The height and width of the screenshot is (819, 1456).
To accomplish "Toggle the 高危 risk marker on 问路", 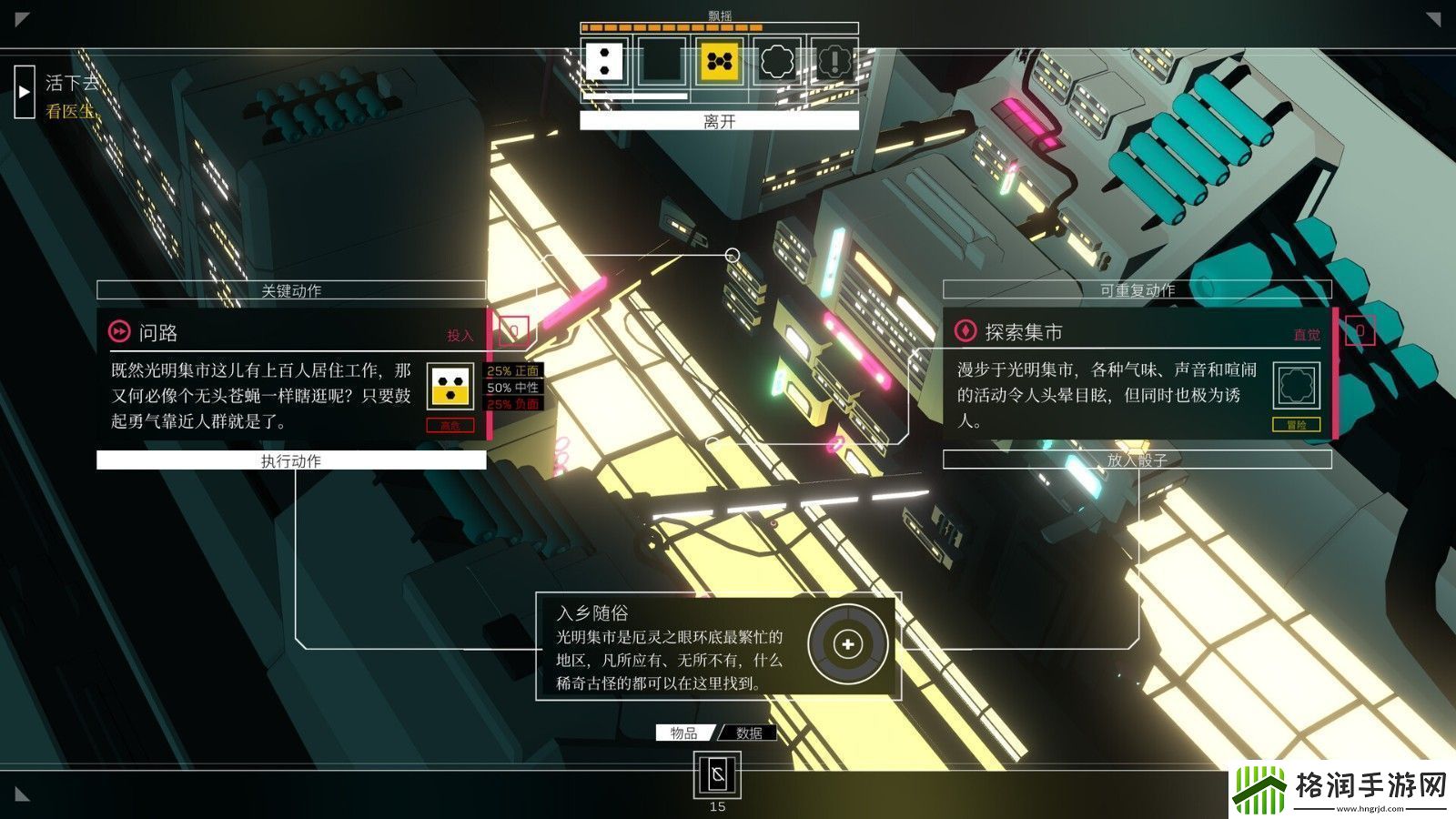I will click(x=450, y=425).
